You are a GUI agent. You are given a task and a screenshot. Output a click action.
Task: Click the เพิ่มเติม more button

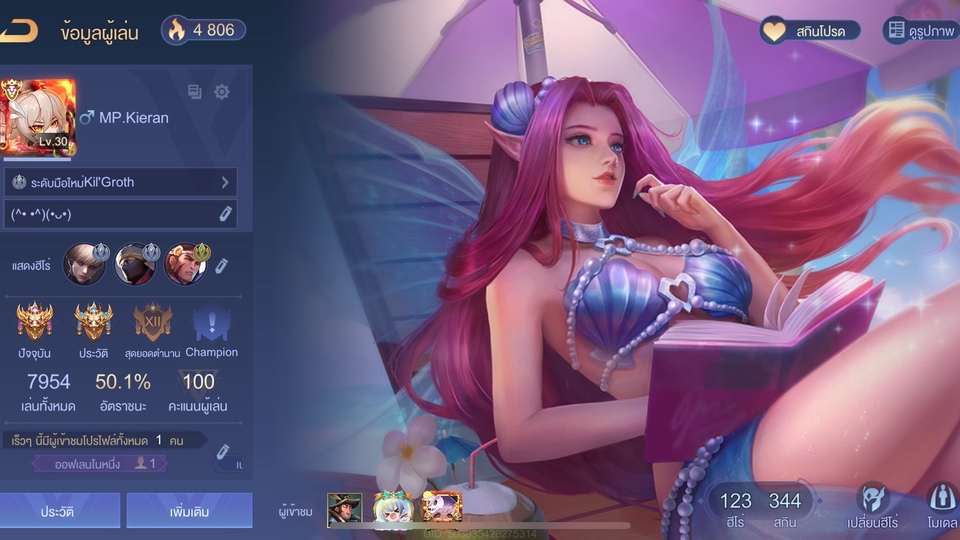189,511
